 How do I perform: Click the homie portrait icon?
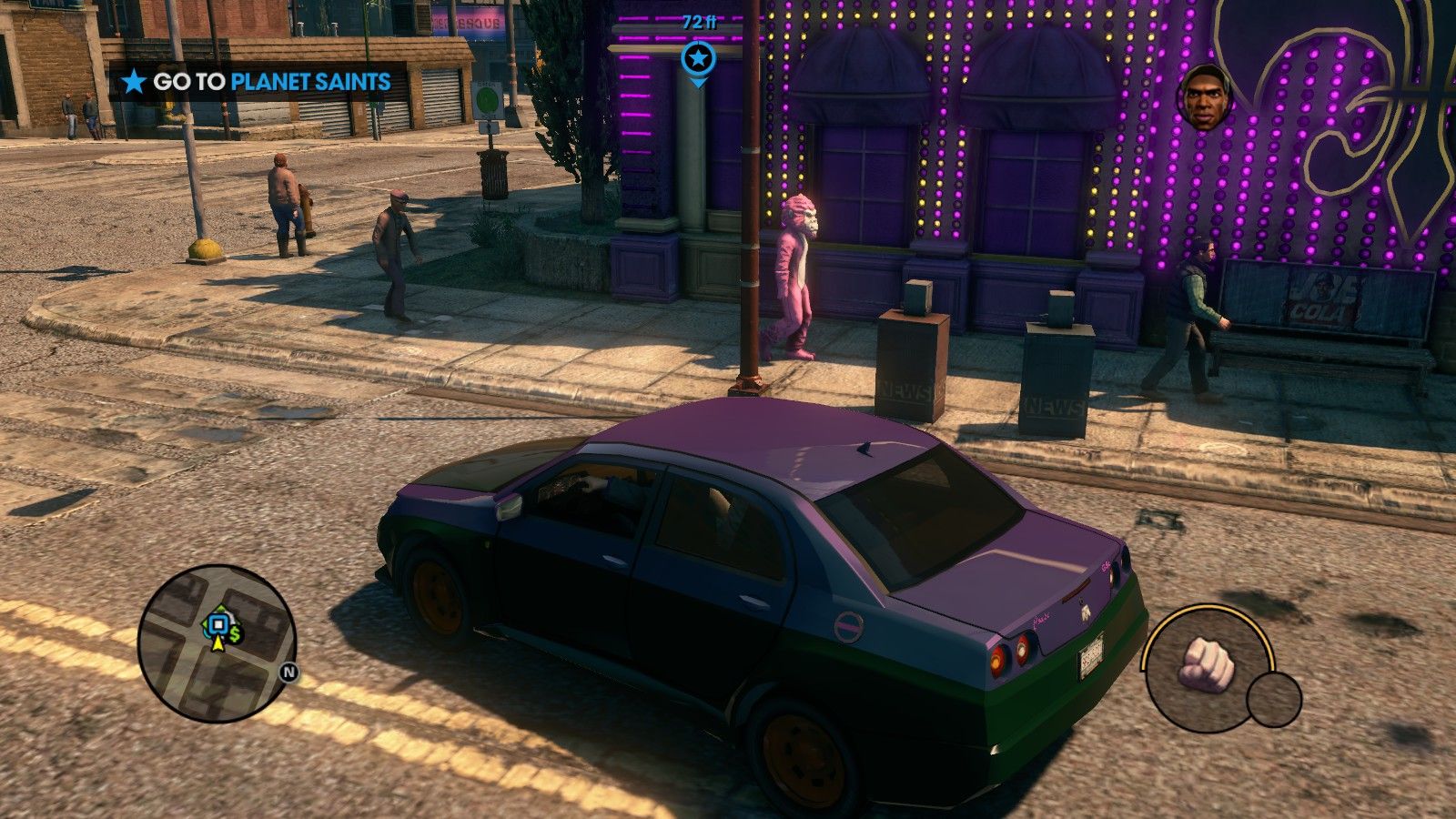(x=1205, y=97)
